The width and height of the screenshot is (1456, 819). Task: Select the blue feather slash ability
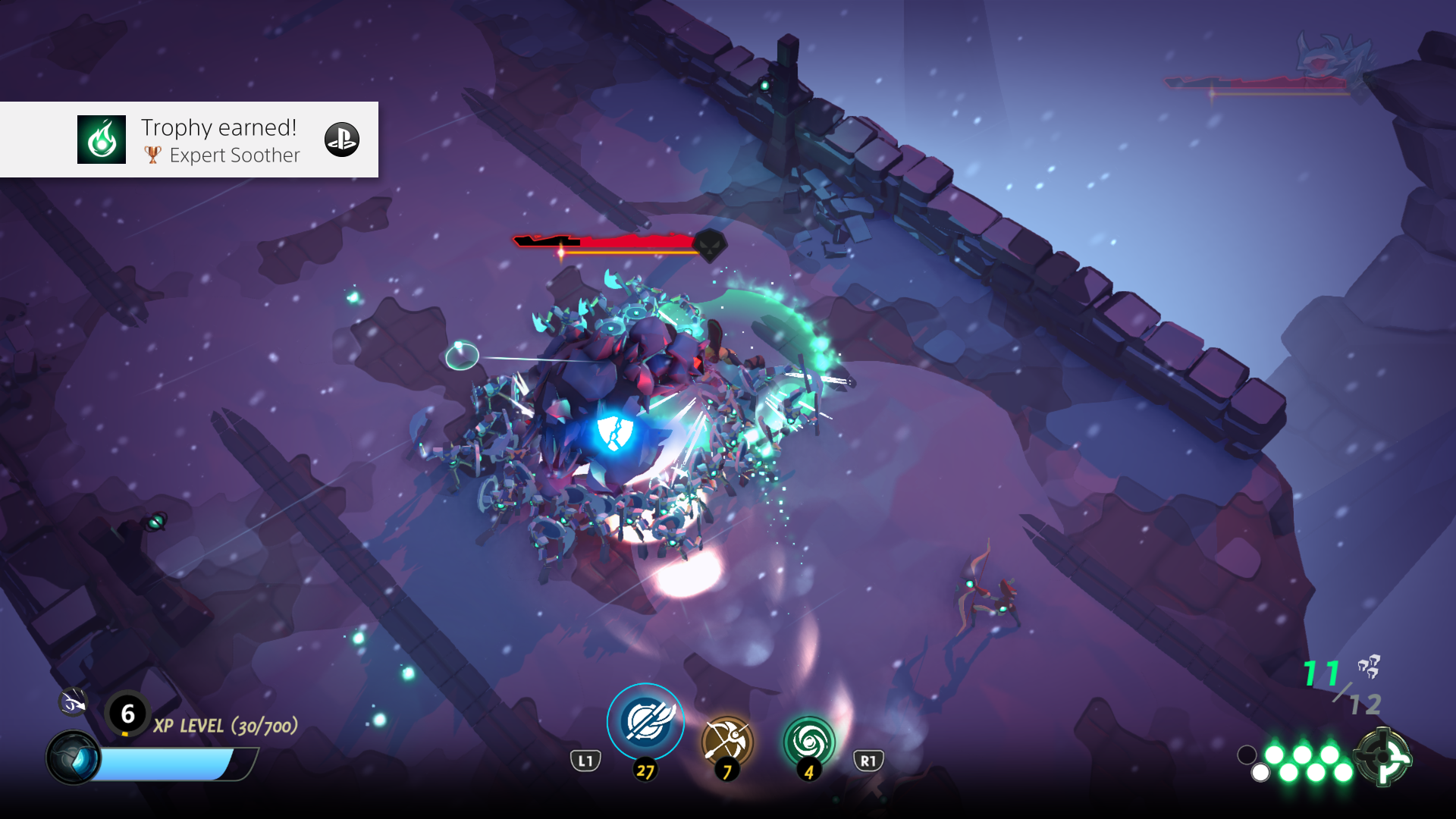pos(645,721)
